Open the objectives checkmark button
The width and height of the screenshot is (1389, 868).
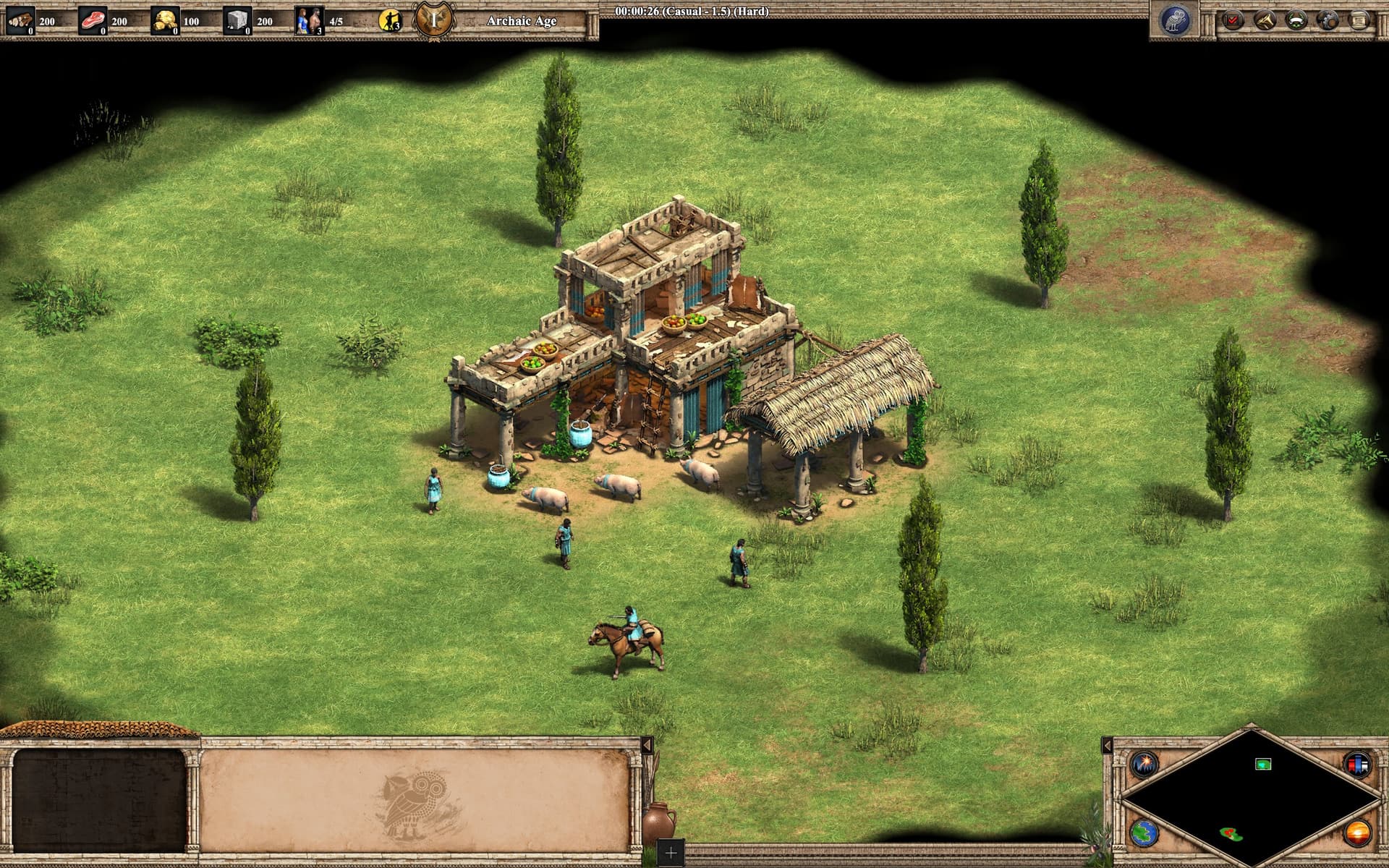coord(1233,20)
